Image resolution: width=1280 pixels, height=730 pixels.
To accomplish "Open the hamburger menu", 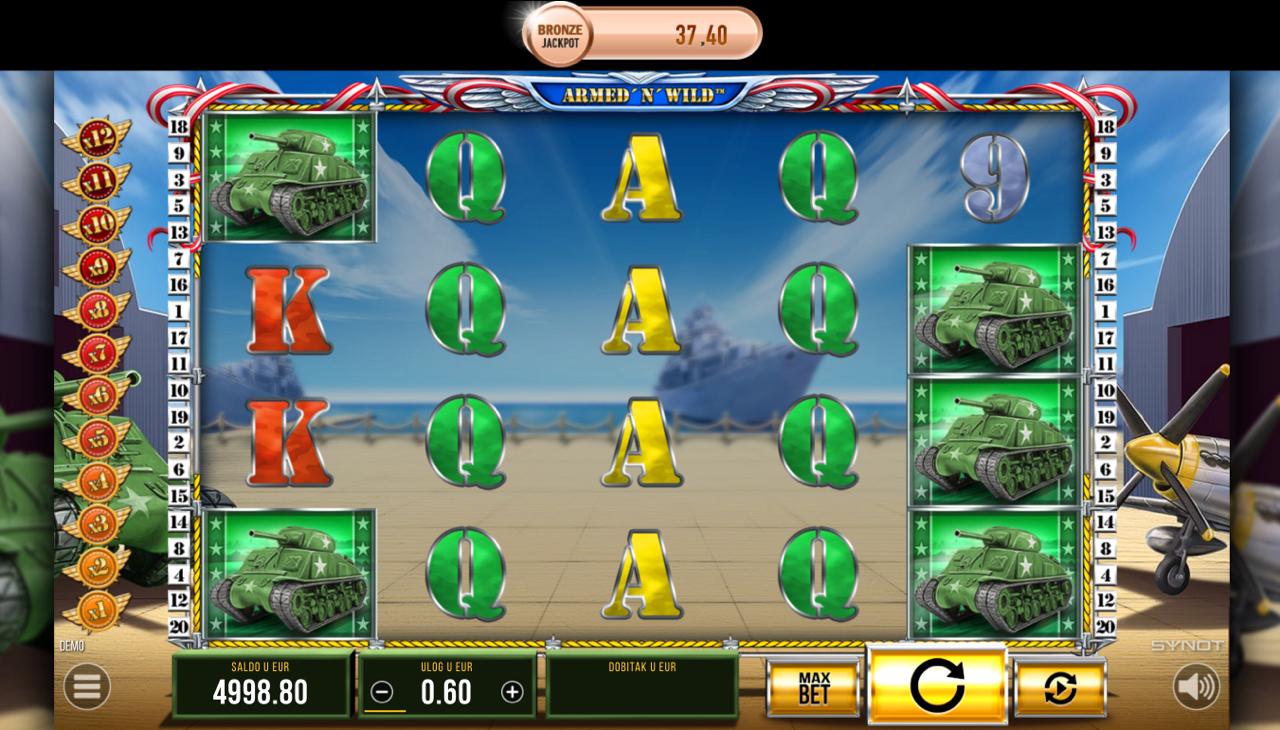I will click(x=87, y=687).
